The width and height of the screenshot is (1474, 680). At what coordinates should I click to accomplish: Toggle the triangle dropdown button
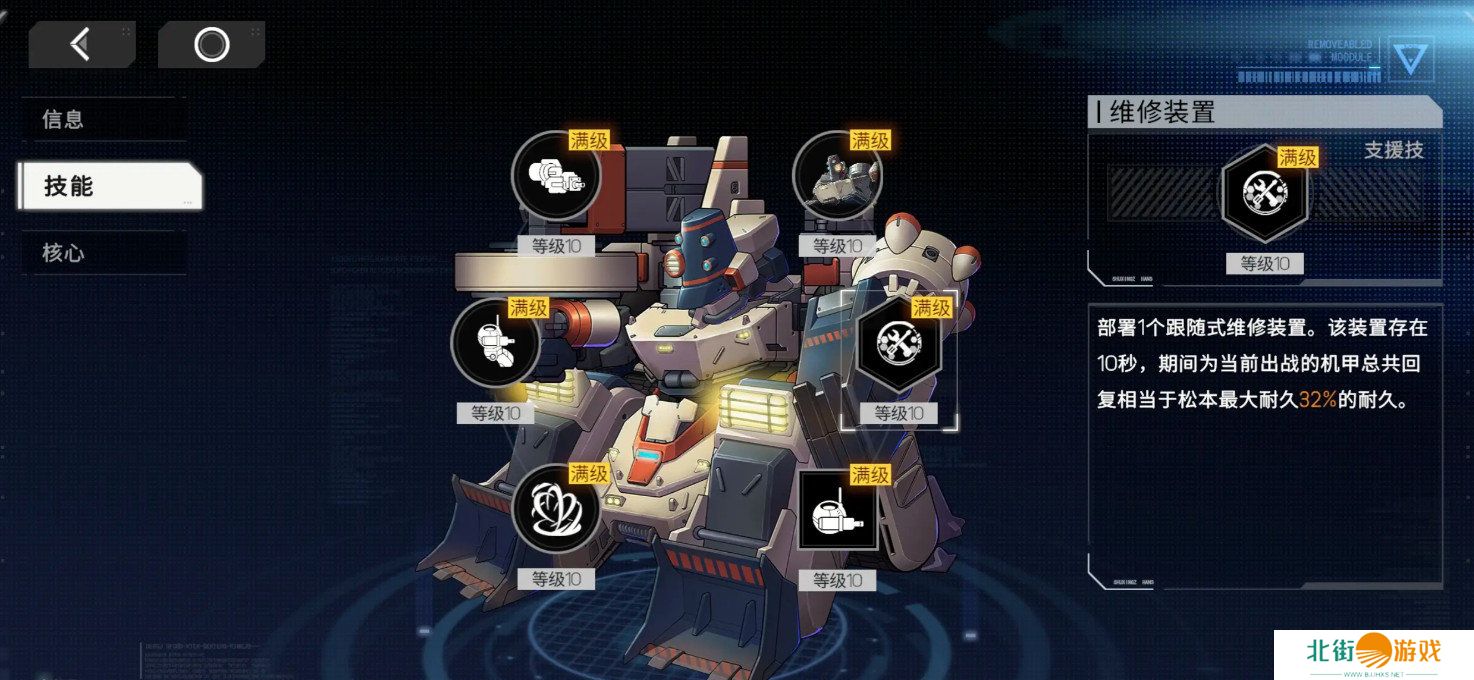(x=1410, y=58)
